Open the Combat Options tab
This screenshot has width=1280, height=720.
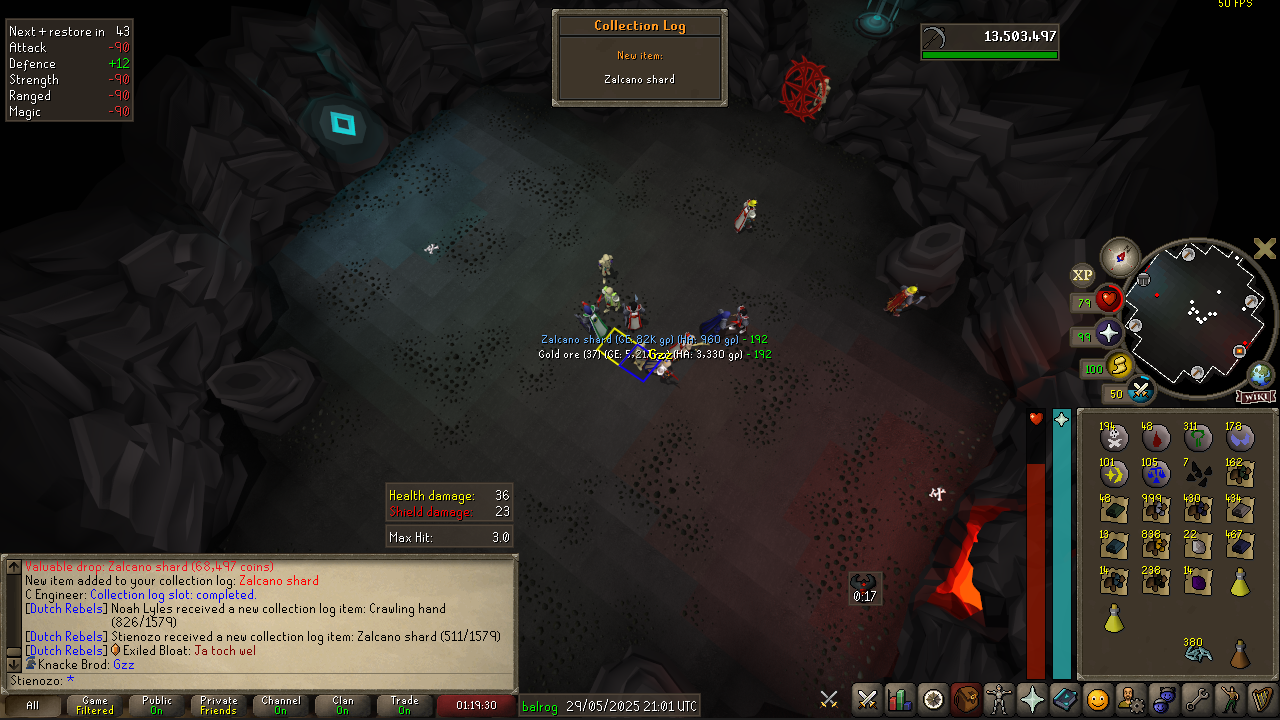867,699
